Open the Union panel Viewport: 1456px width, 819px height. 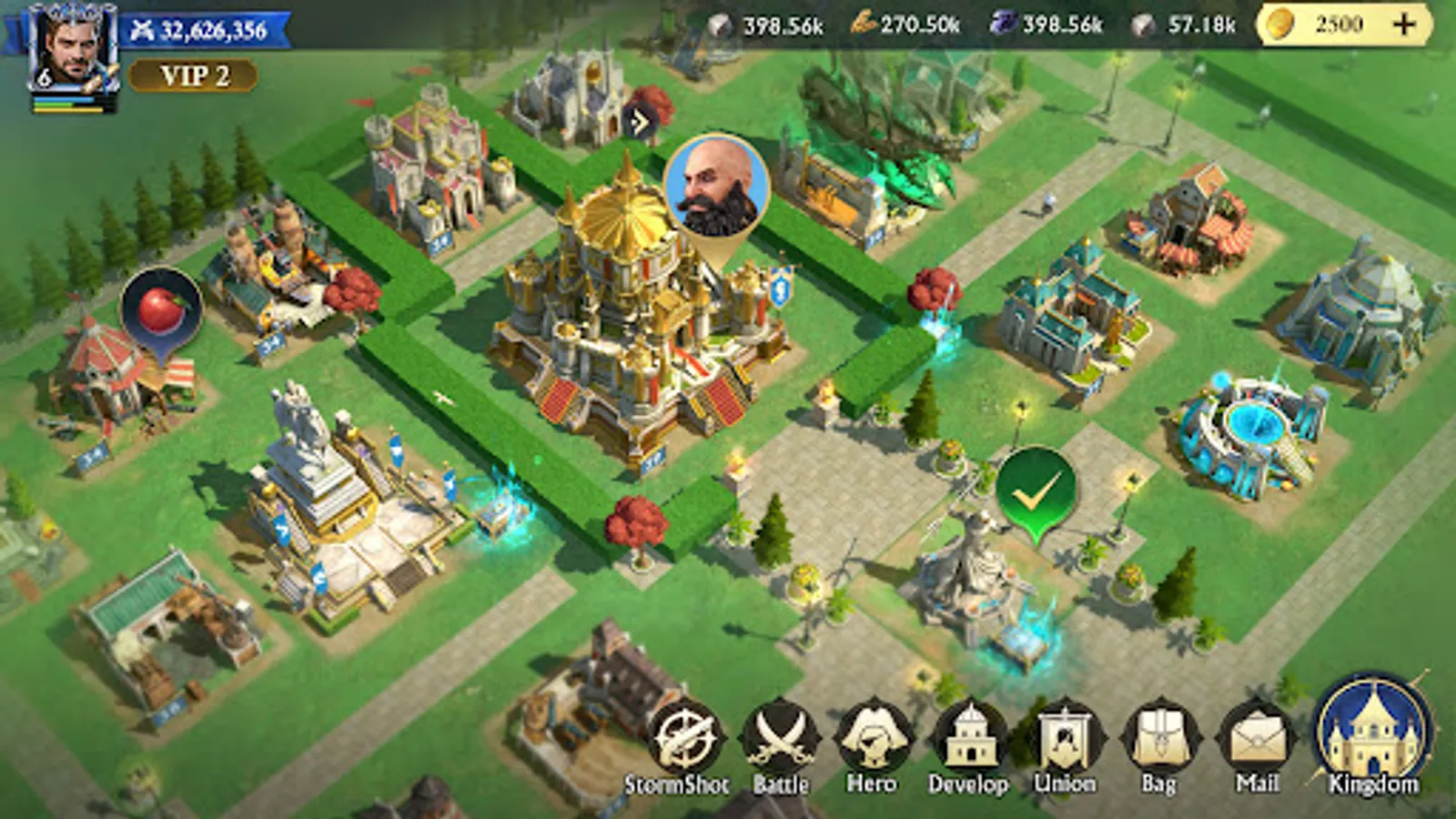pos(1065,737)
